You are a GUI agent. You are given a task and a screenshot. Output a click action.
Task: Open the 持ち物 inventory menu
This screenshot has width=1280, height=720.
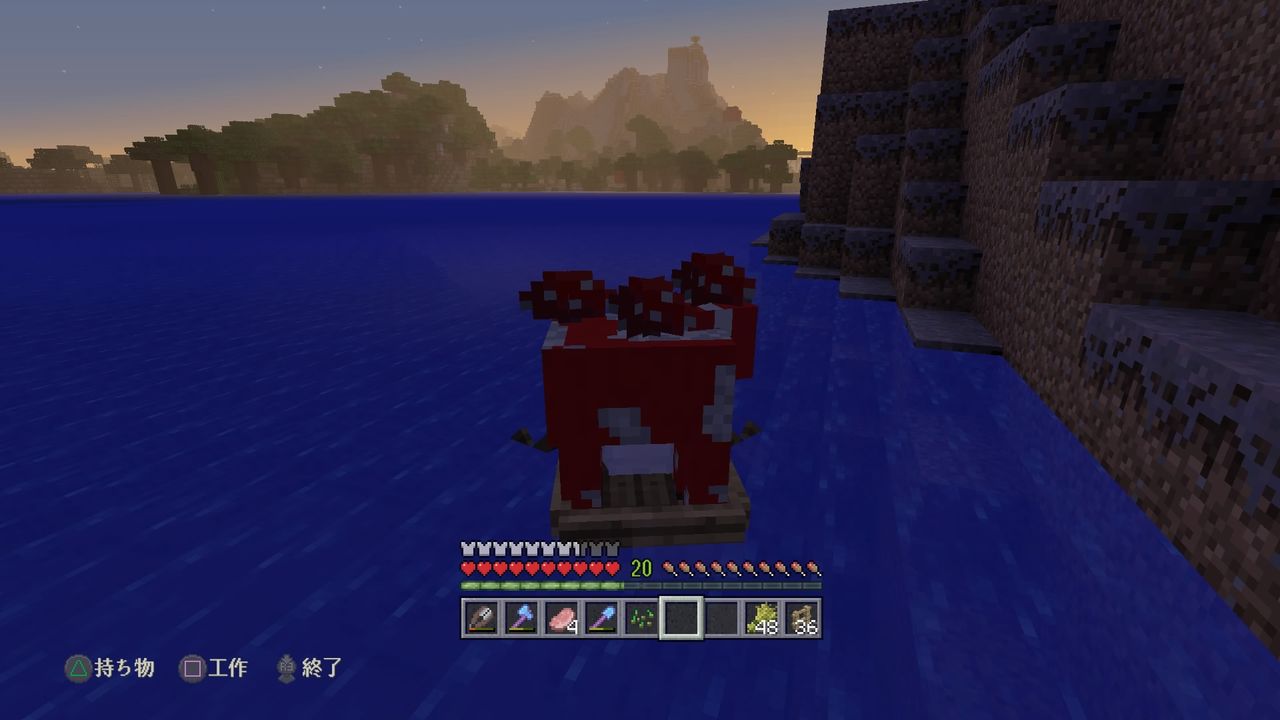click(x=123, y=669)
